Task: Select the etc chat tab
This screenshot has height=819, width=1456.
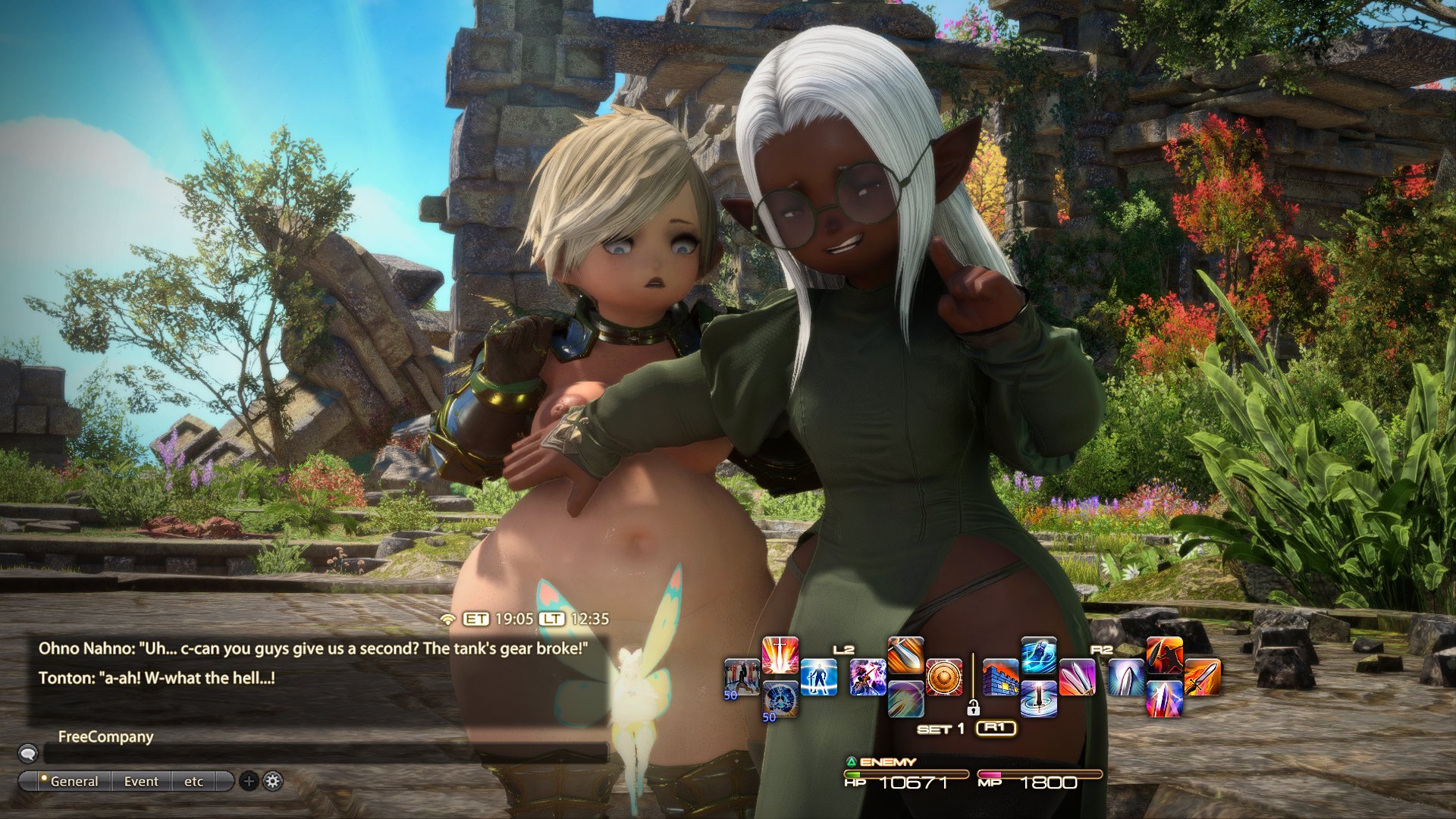Action: pyautogui.click(x=193, y=781)
